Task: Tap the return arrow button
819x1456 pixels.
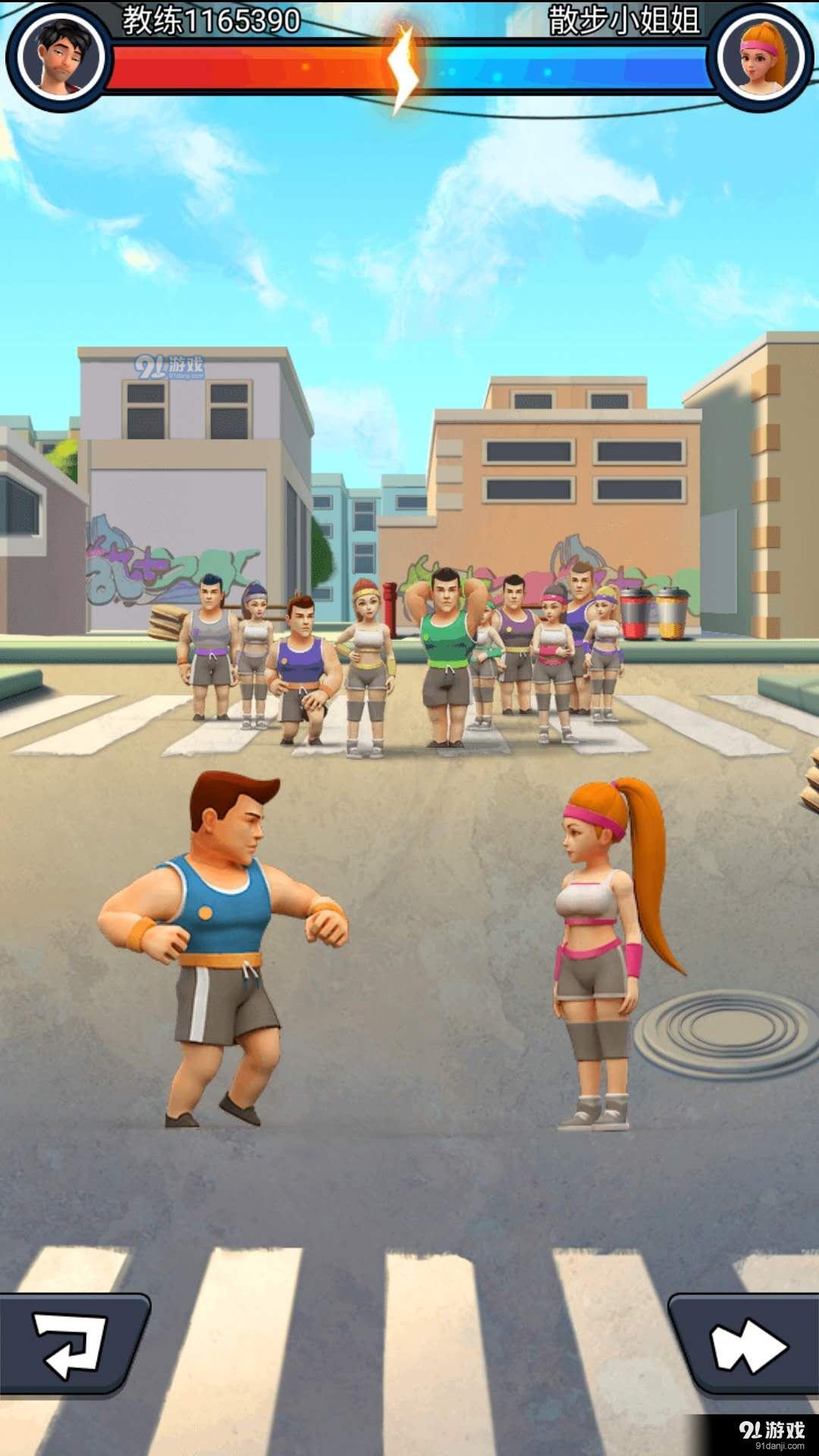Action: pyautogui.click(x=71, y=1345)
